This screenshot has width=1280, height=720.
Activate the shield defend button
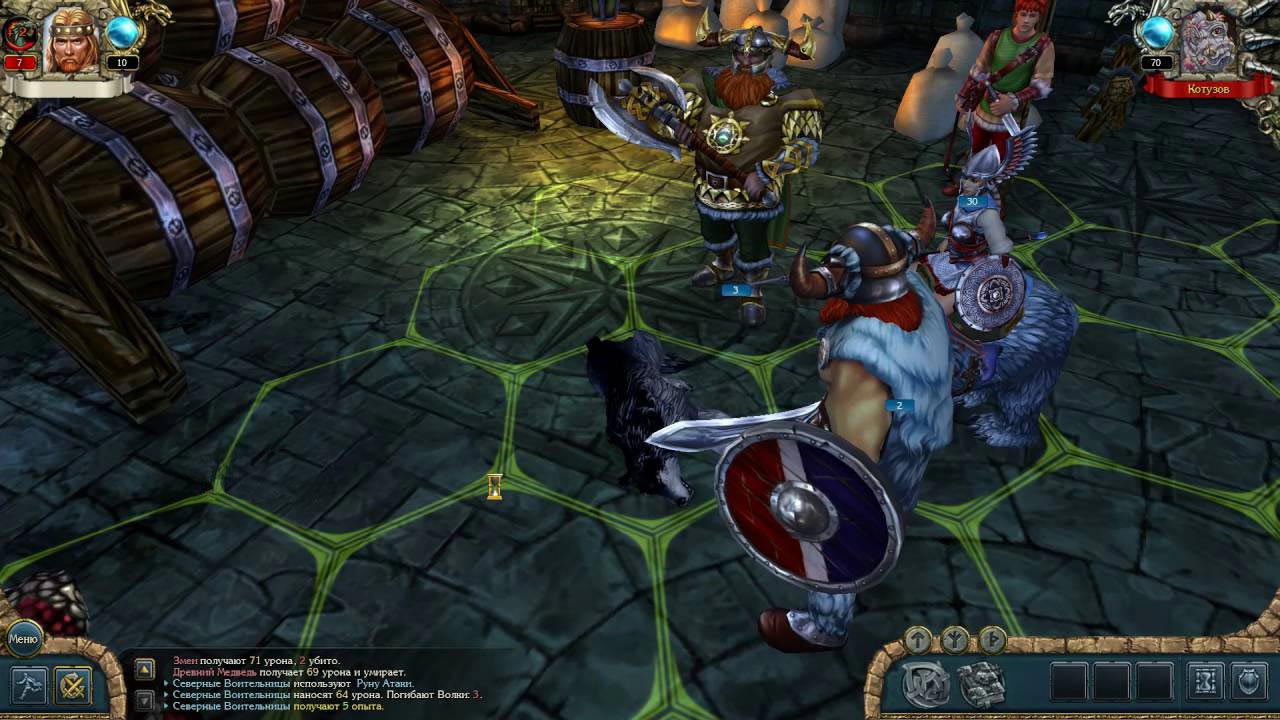pos(1249,683)
